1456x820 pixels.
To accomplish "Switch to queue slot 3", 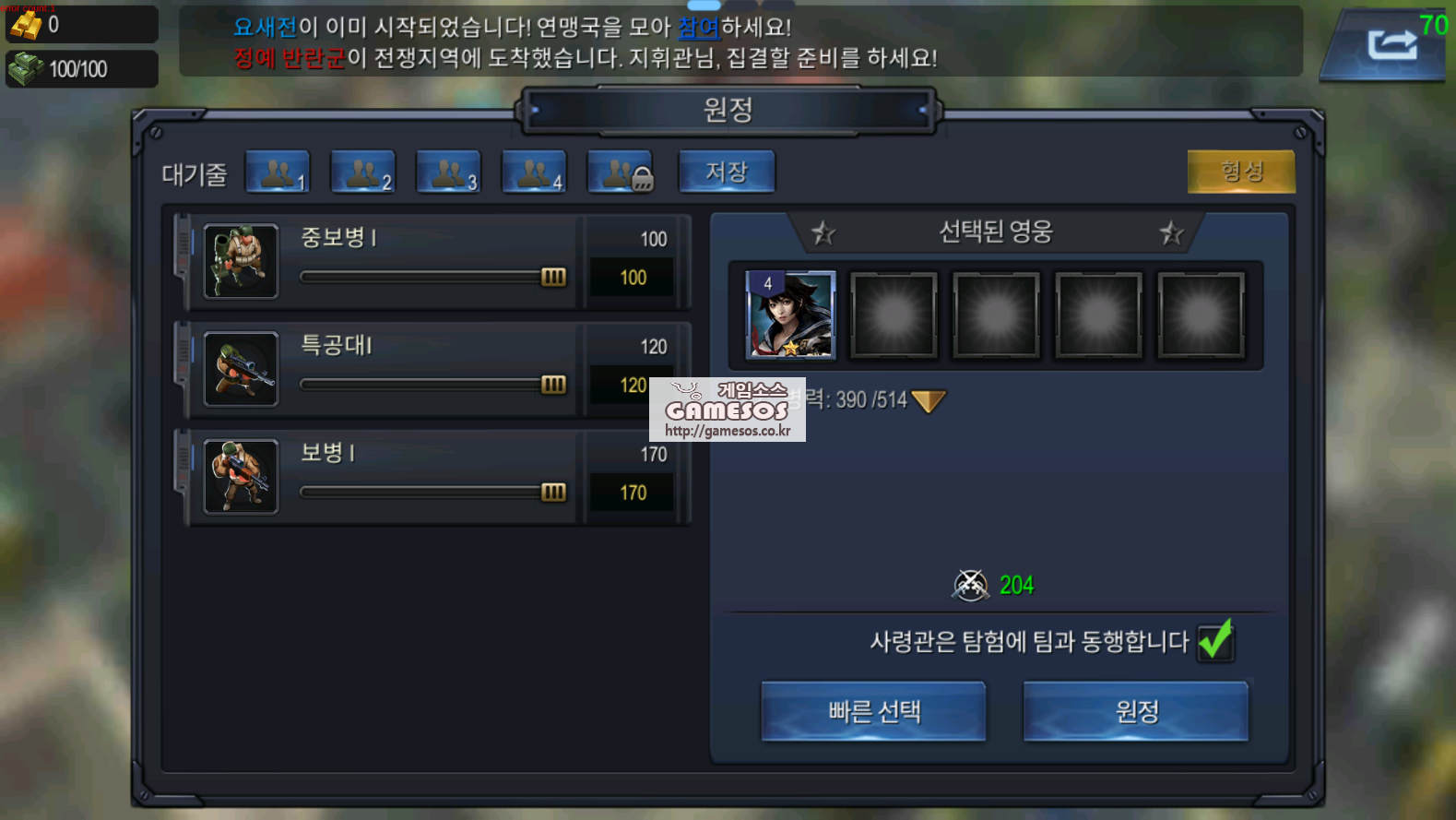I will pyautogui.click(x=448, y=172).
